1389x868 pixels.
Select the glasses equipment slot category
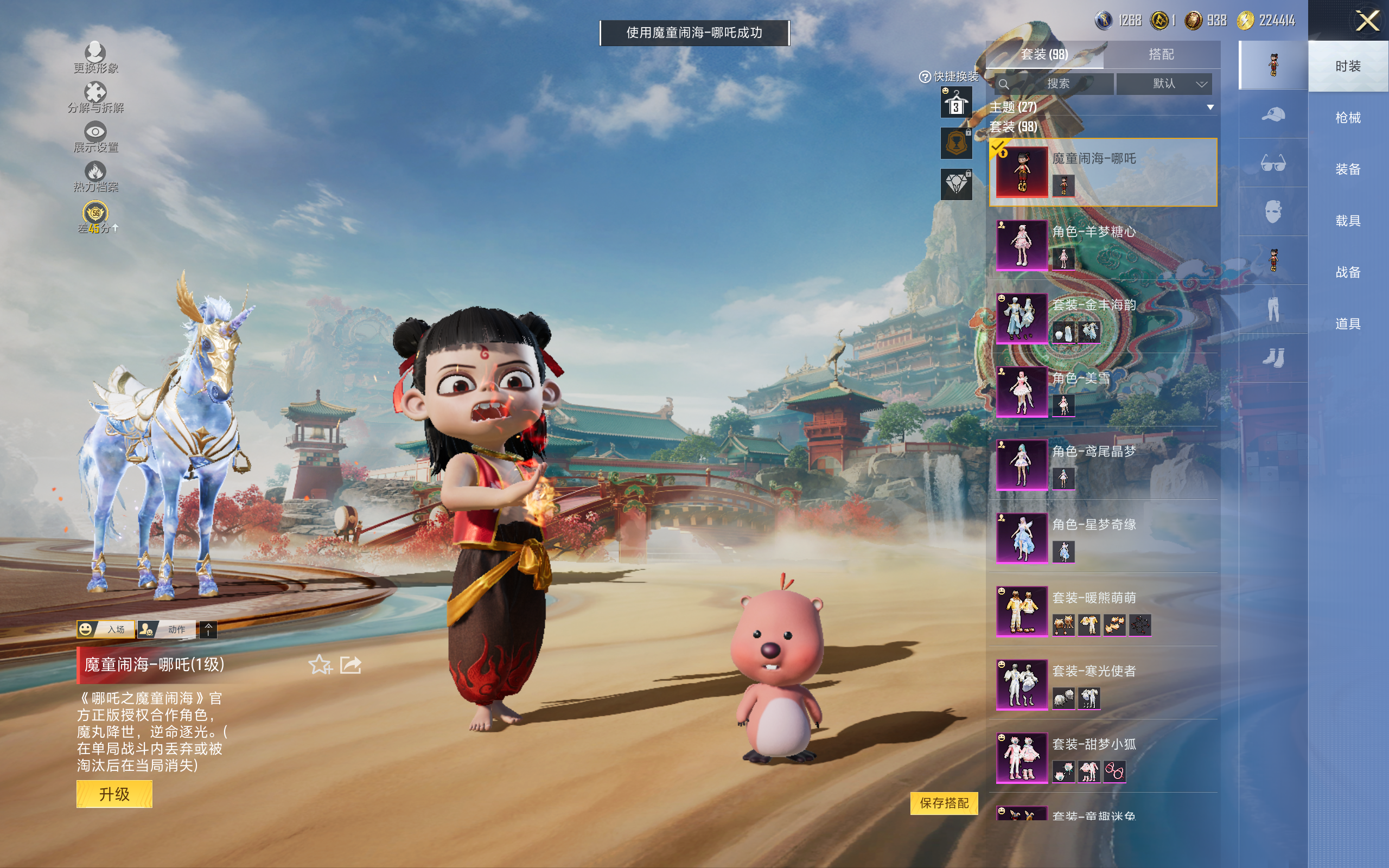tap(1272, 163)
